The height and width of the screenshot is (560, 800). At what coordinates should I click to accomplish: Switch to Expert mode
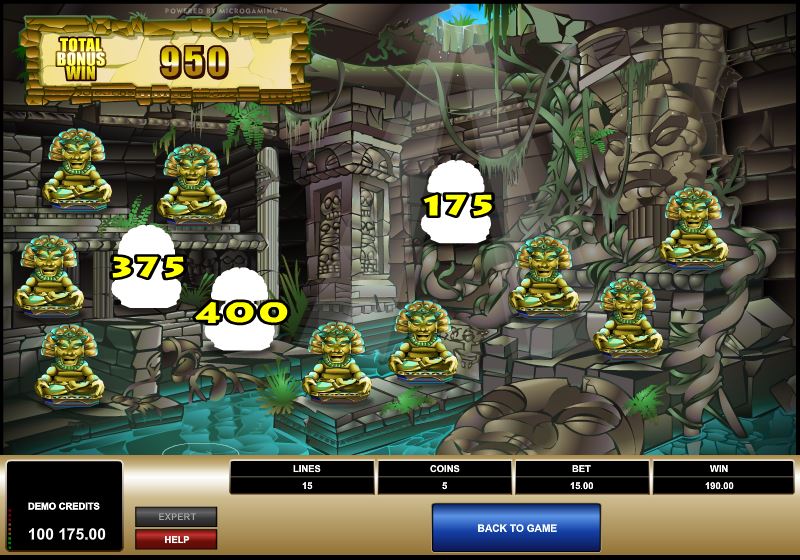coord(176,517)
